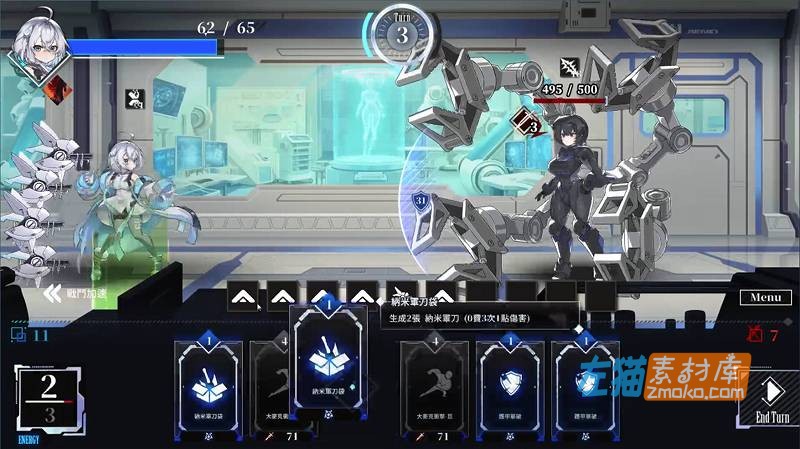Inspect the enemy status icon marked 3
The width and height of the screenshot is (800, 449).
click(526, 124)
